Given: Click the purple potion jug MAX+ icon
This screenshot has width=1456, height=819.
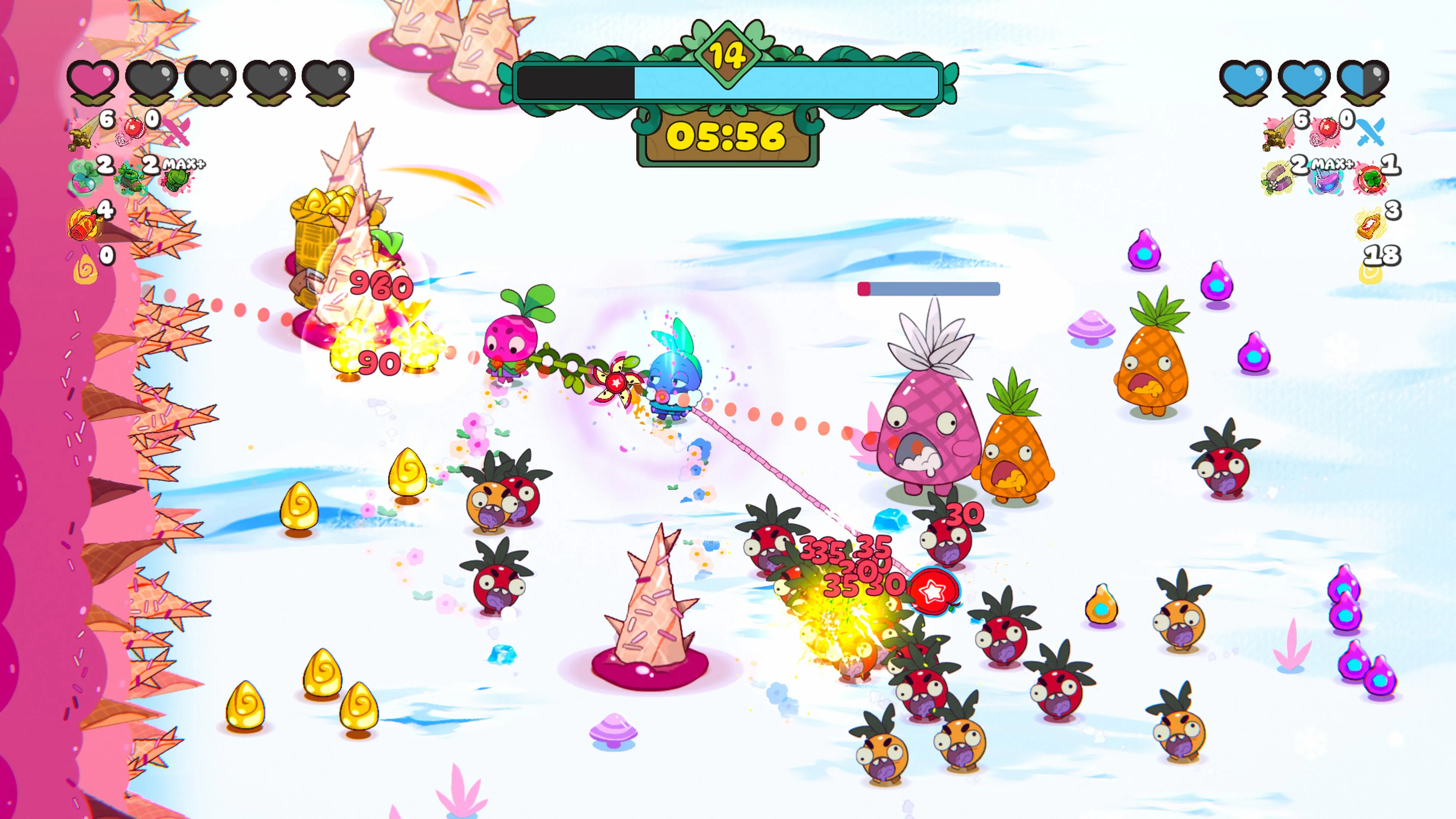Looking at the screenshot, I should 1327,182.
